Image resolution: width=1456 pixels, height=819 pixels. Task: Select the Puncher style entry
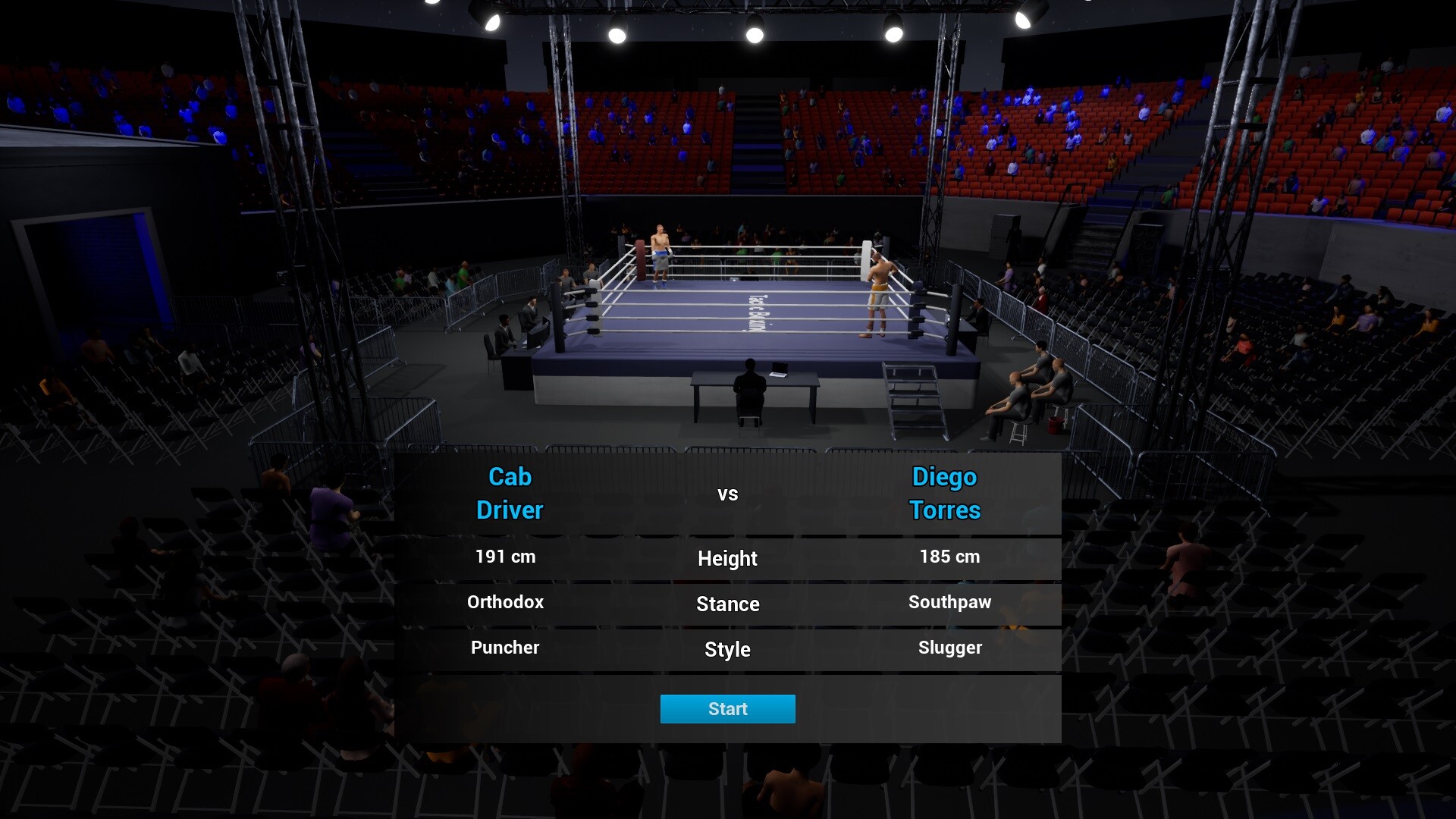coord(504,648)
